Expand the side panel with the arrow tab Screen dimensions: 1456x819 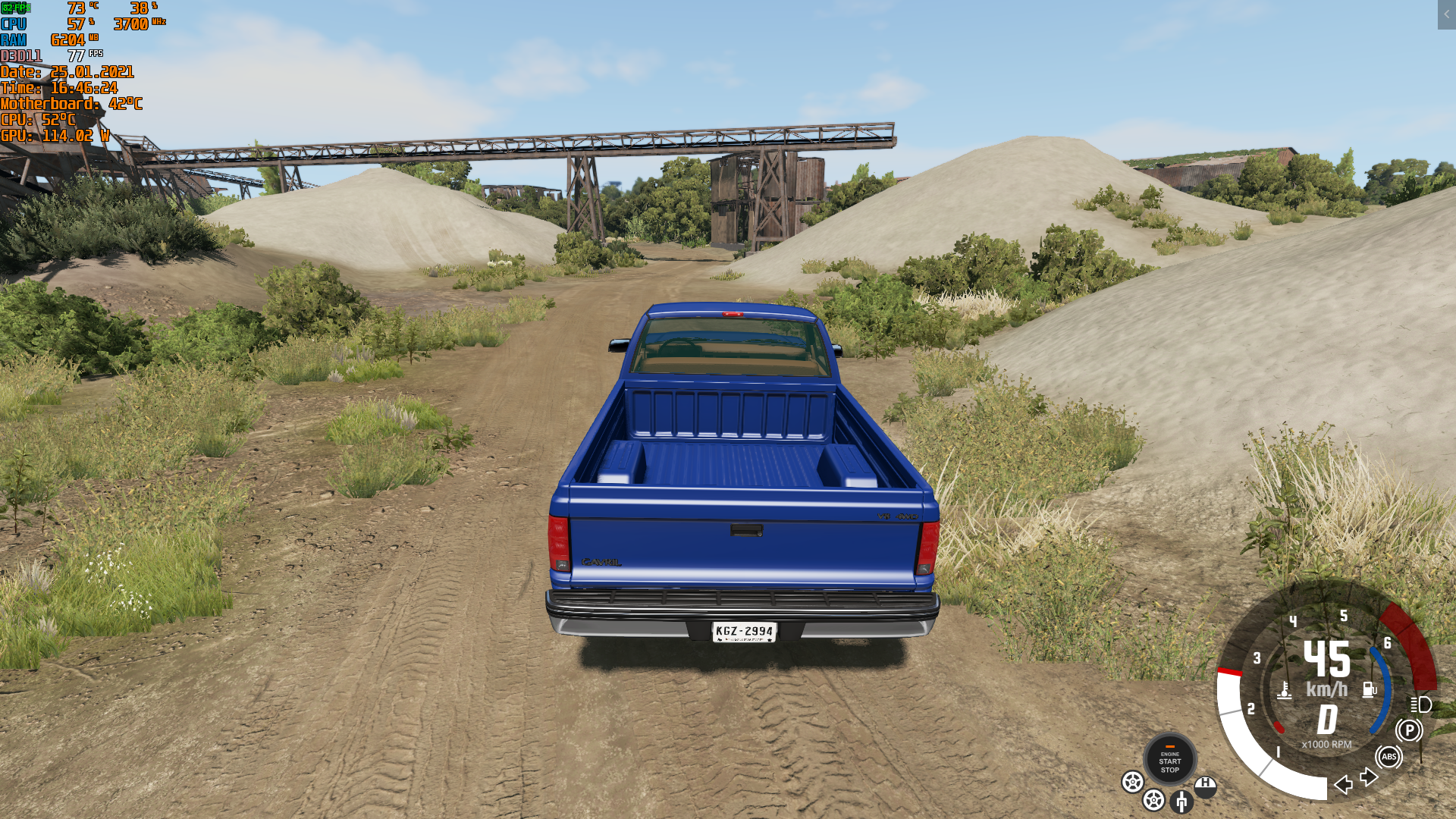click(1446, 14)
